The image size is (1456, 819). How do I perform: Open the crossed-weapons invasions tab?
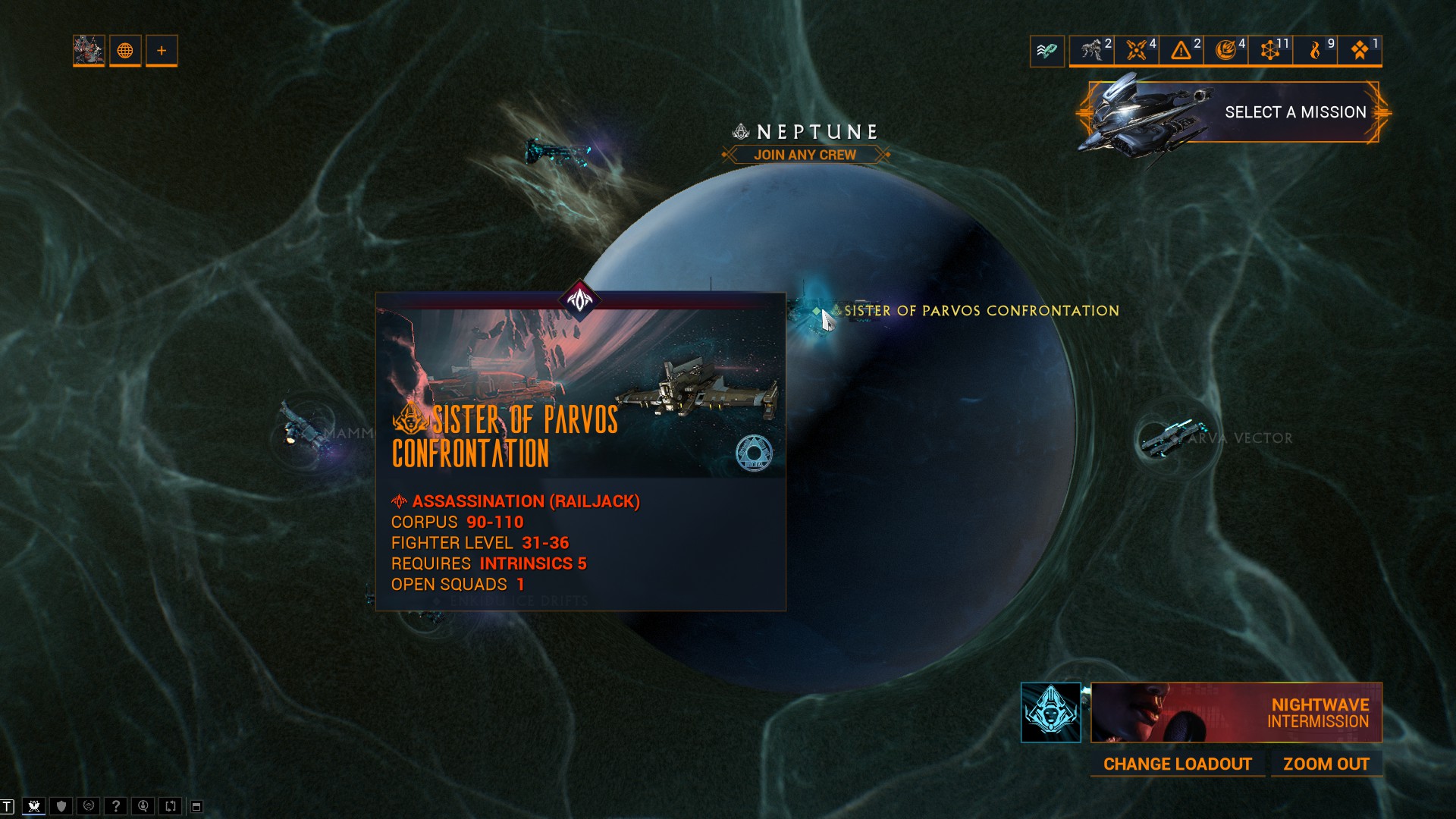1137,51
